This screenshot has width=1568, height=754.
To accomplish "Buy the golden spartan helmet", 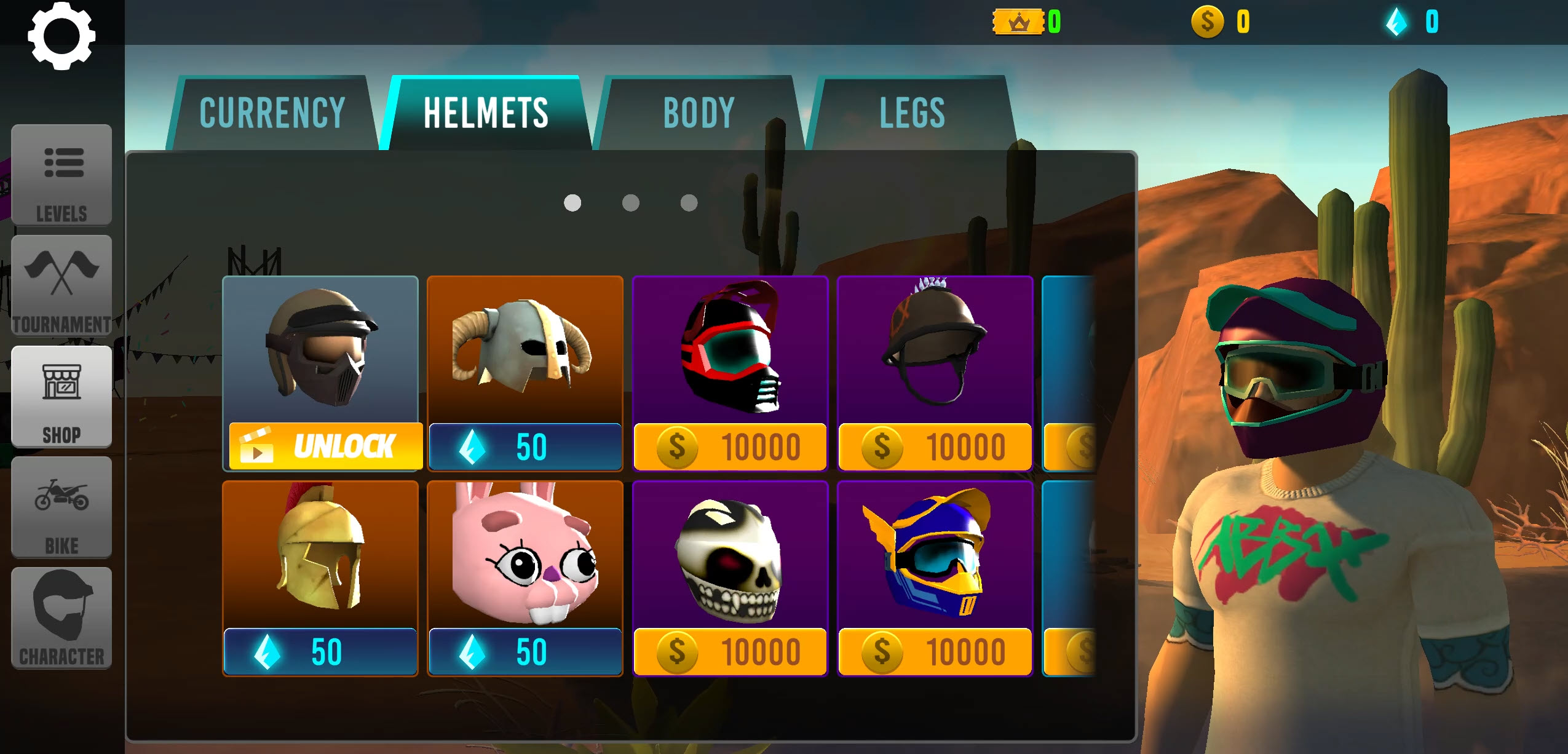I will tap(320, 651).
